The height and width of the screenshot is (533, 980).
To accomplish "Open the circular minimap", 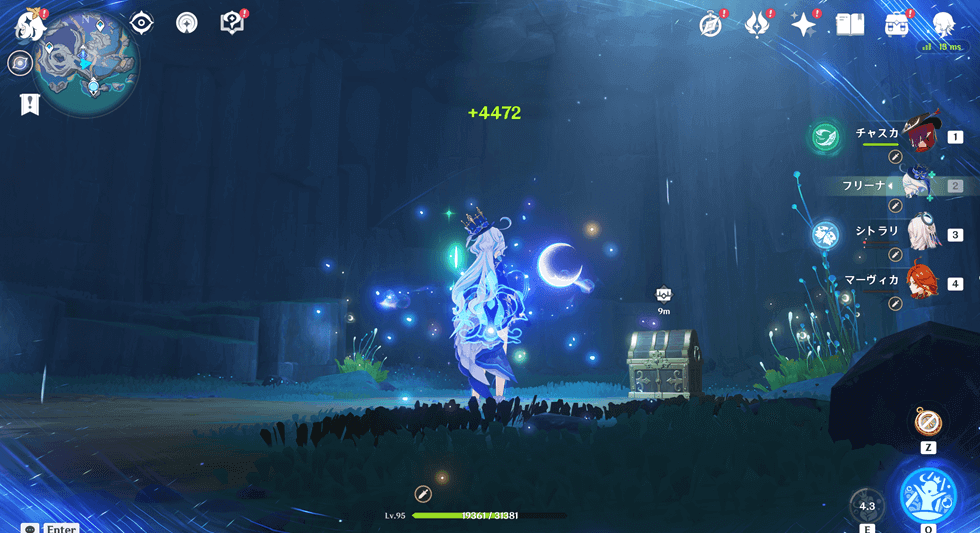I will point(86,62).
